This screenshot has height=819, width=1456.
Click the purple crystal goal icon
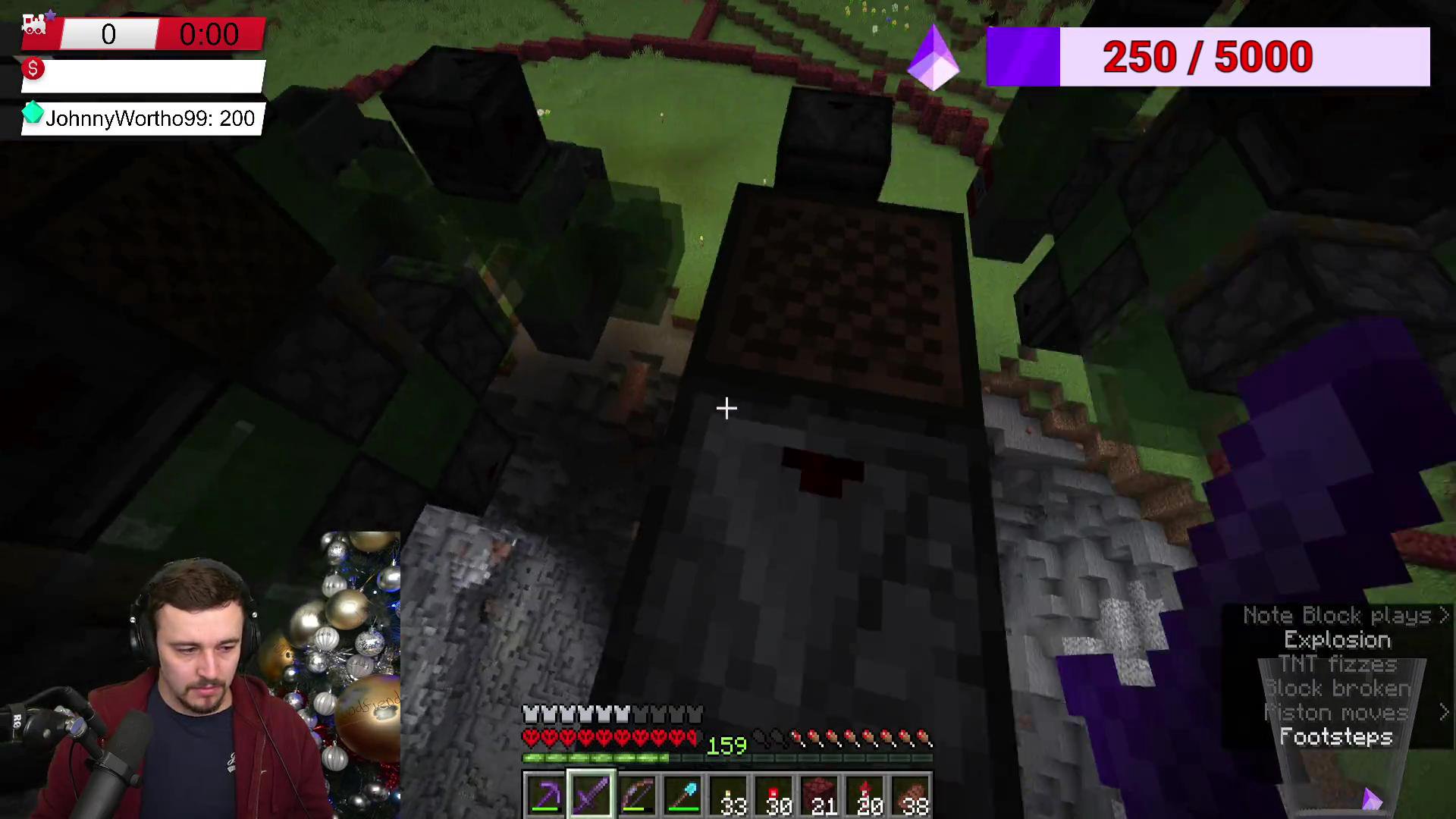tap(934, 58)
